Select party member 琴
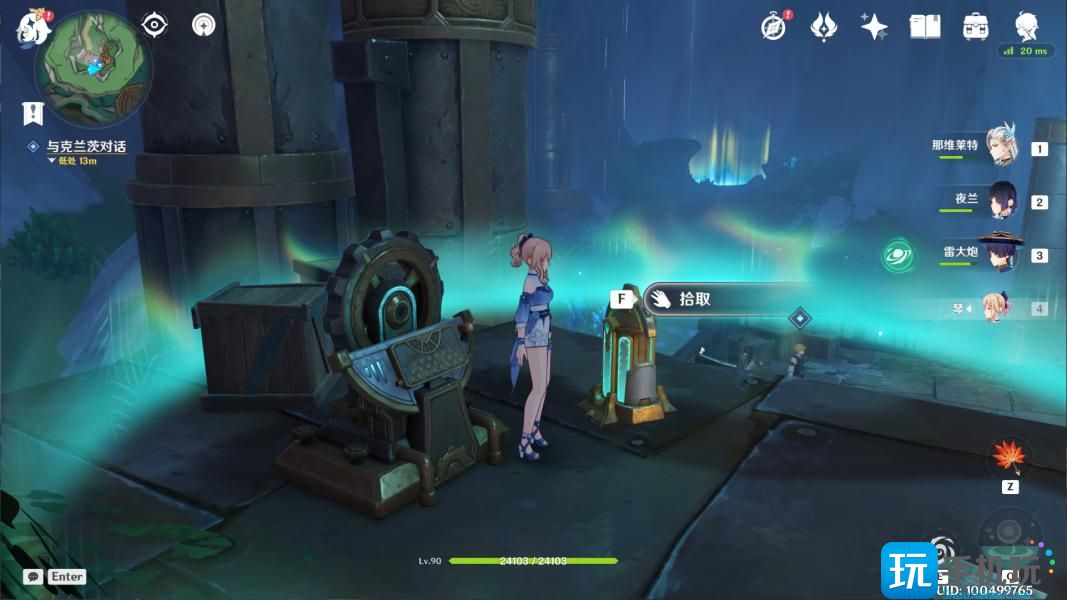The width and height of the screenshot is (1067, 600). click(995, 307)
